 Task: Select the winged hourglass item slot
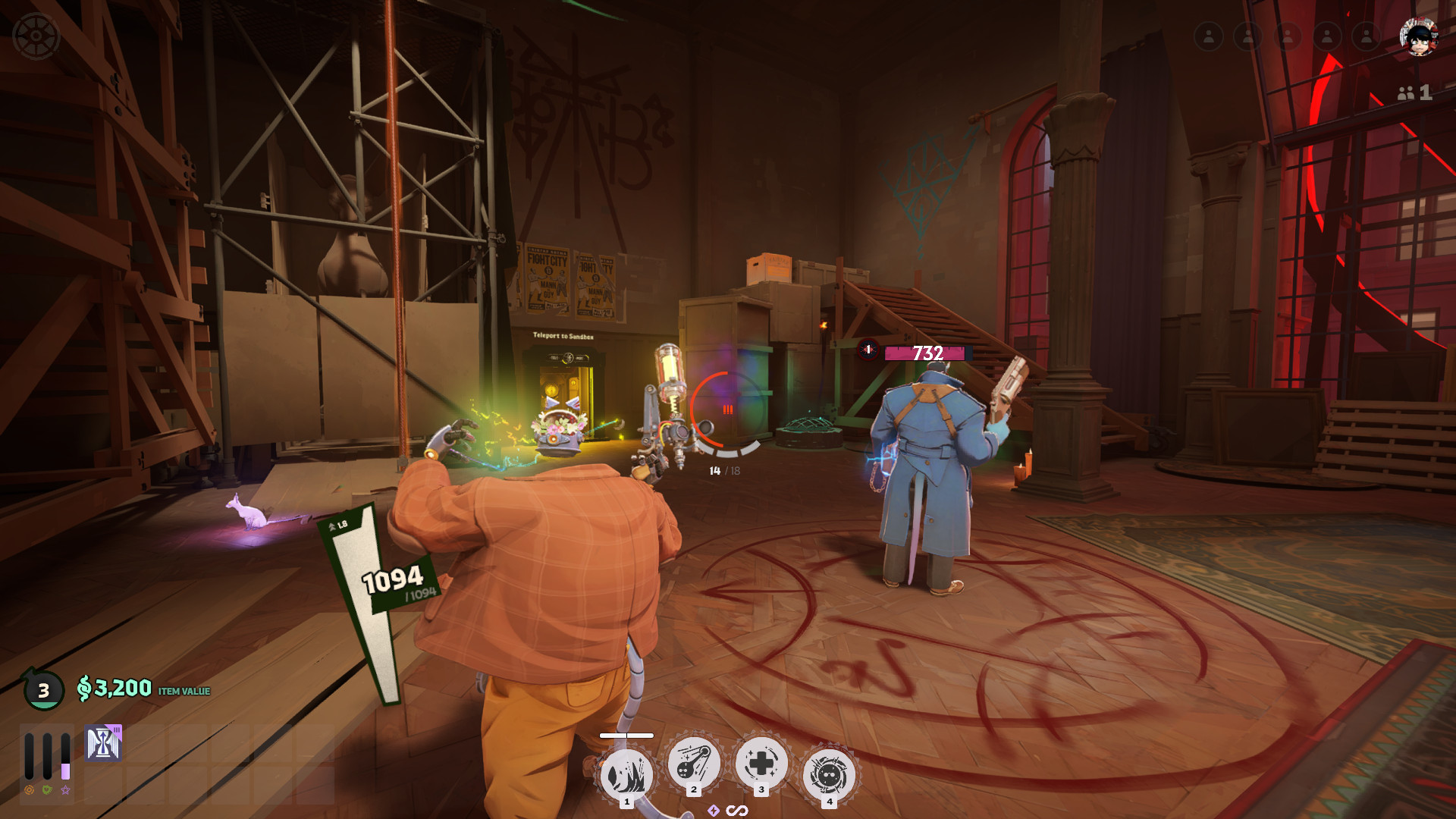pyautogui.click(x=103, y=743)
